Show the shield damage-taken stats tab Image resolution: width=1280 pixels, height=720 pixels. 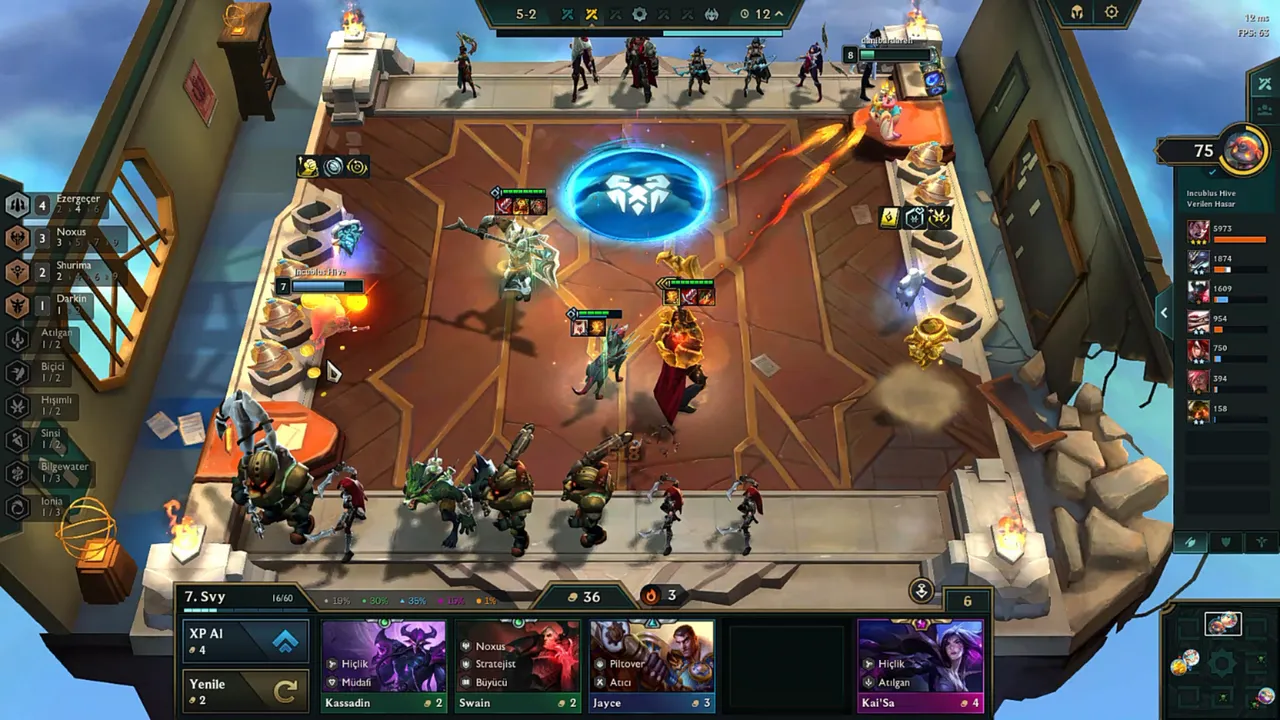click(1226, 542)
